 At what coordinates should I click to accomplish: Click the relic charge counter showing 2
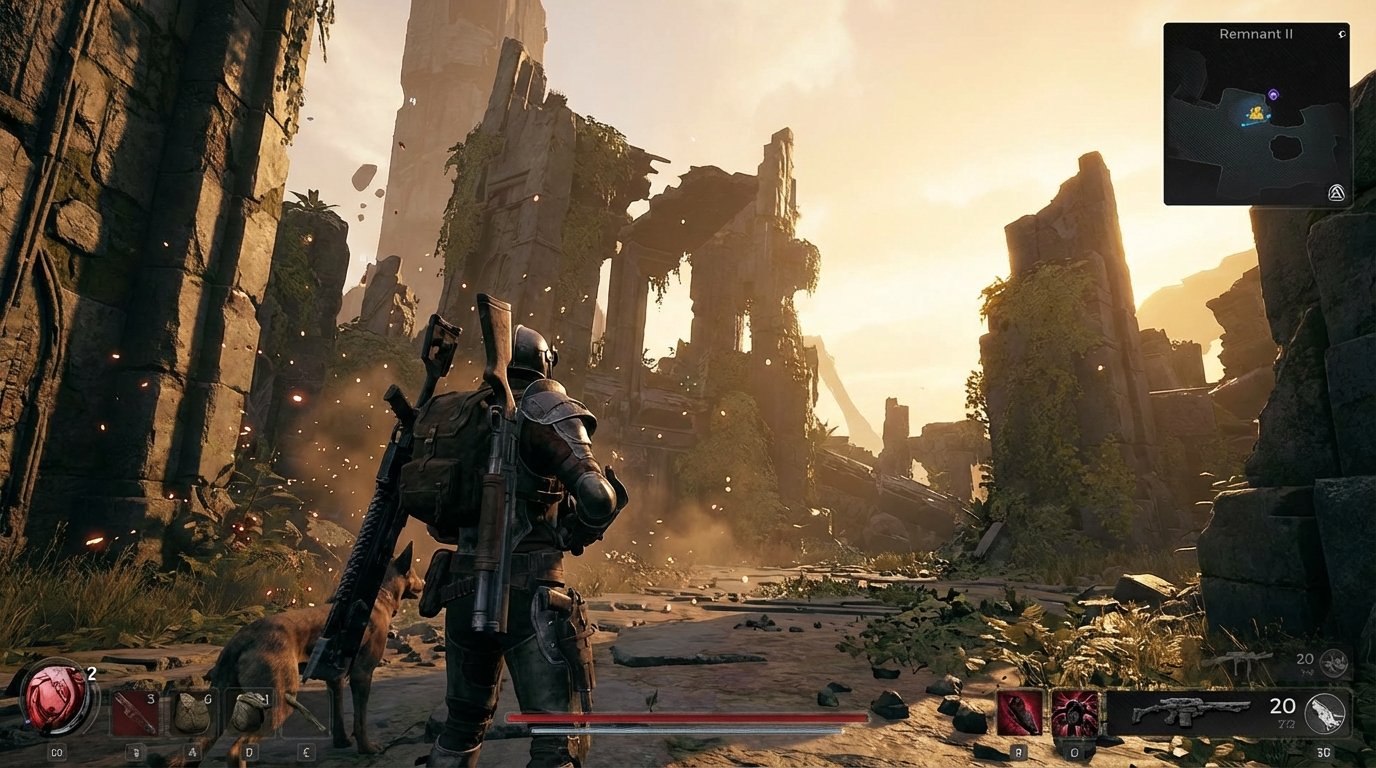(x=92, y=674)
